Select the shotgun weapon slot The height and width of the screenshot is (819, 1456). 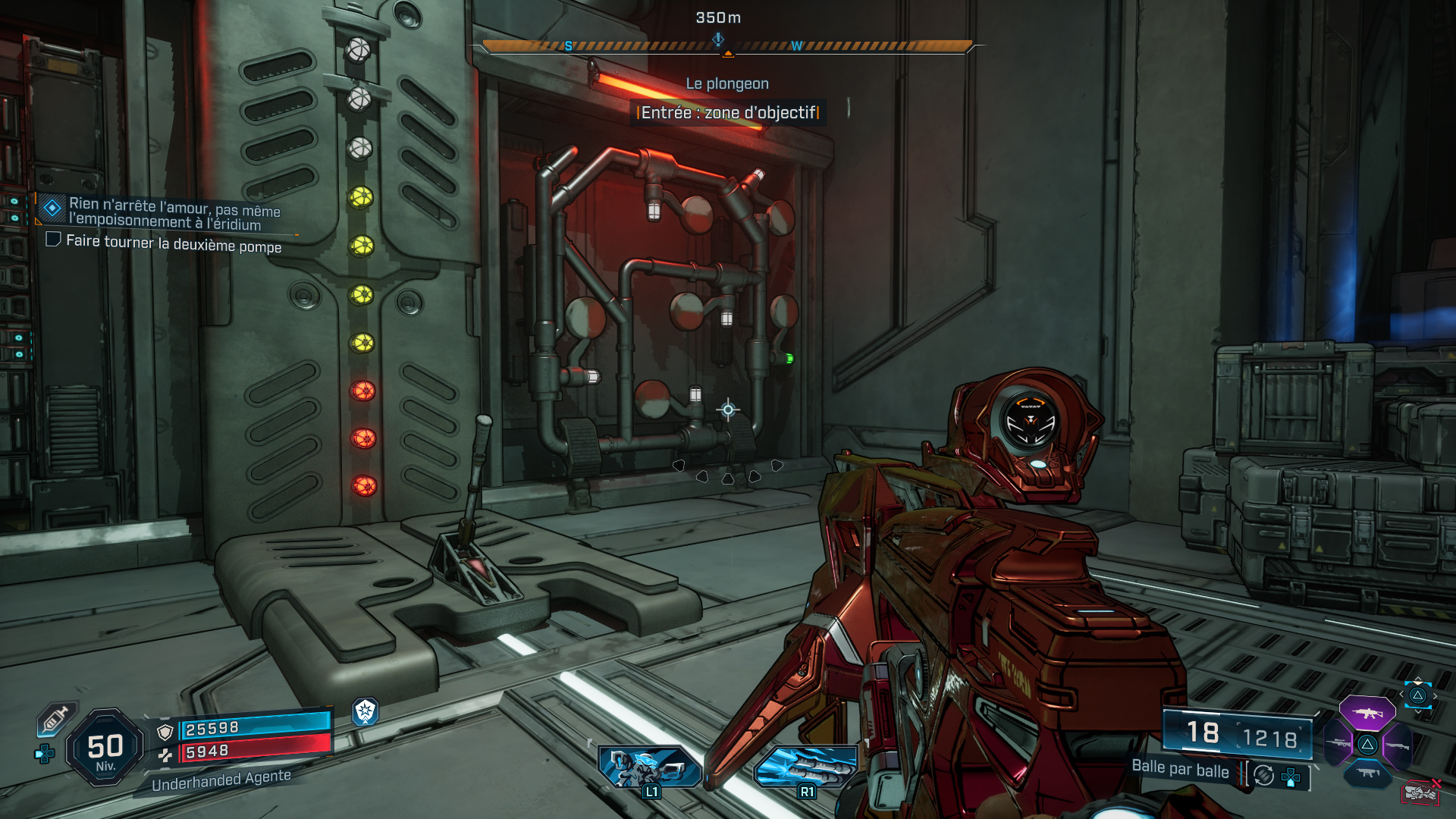(1397, 745)
